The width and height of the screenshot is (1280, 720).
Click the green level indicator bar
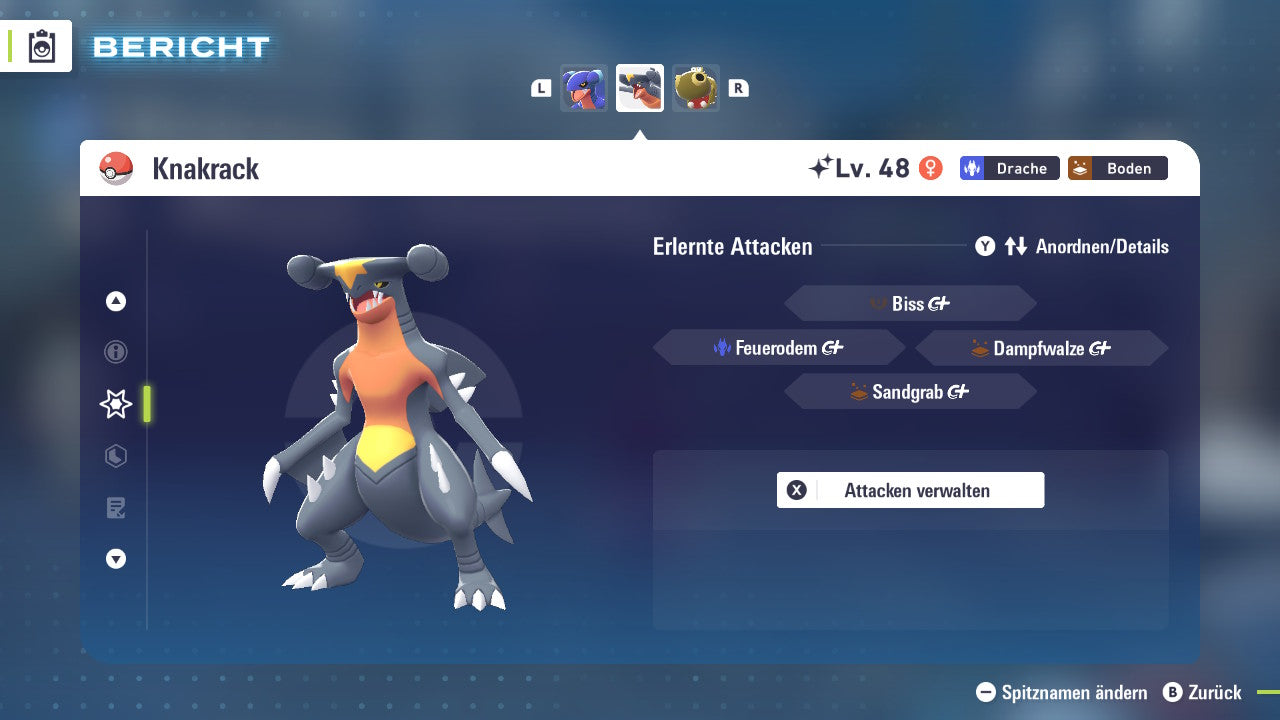point(148,404)
